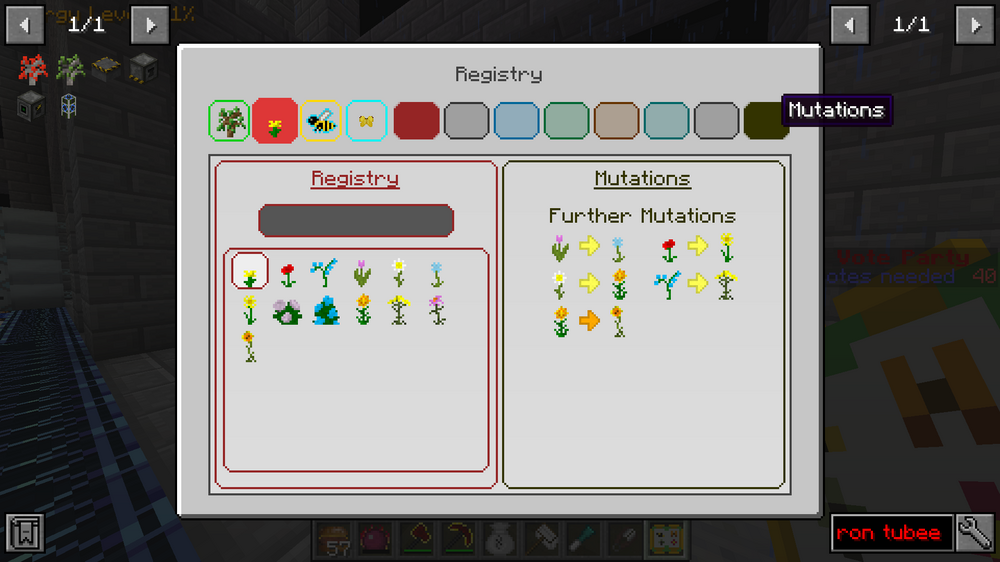Go to previous page in top-right panel

(849, 24)
